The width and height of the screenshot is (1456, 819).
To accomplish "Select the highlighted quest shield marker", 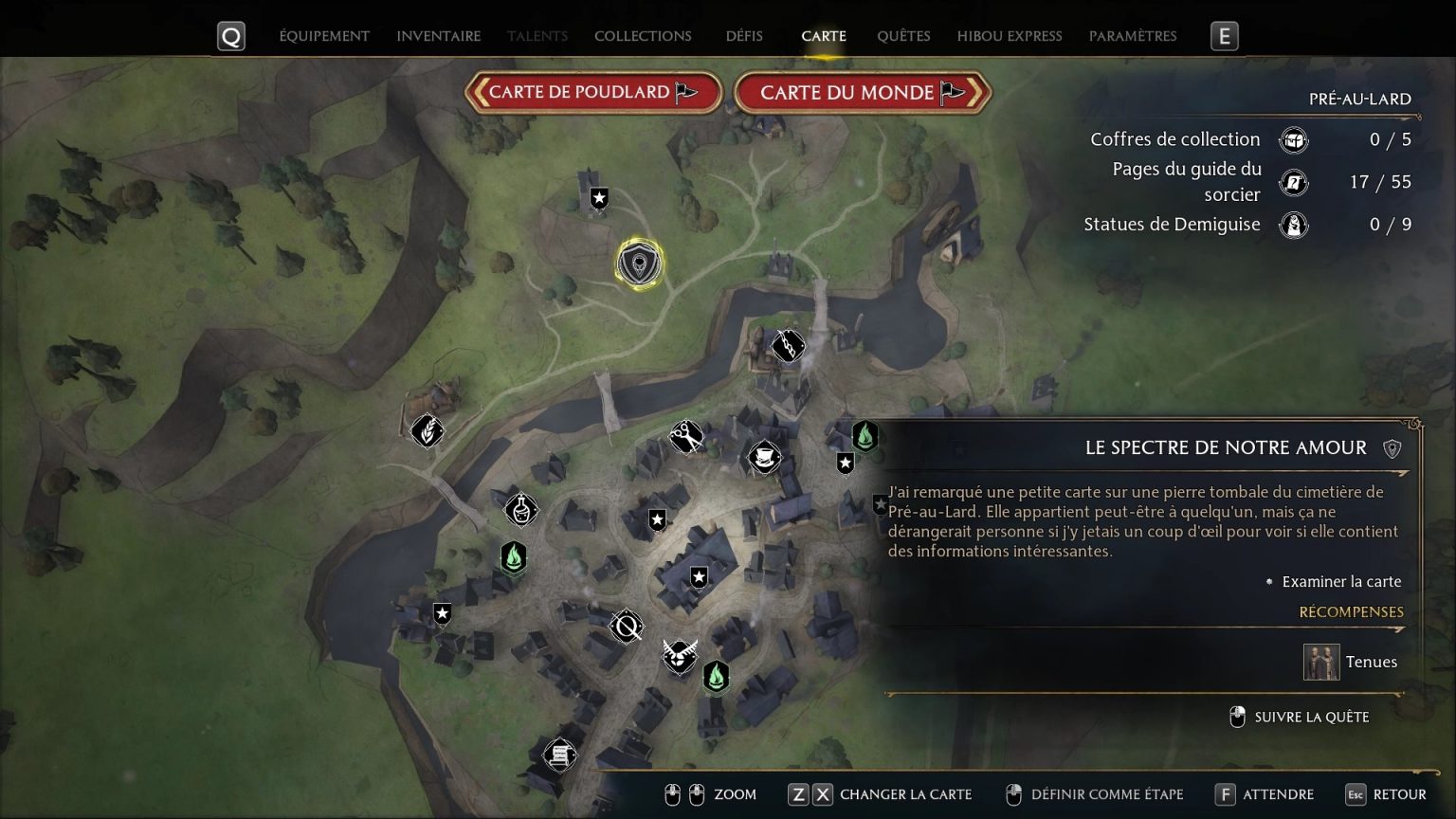I will (640, 264).
